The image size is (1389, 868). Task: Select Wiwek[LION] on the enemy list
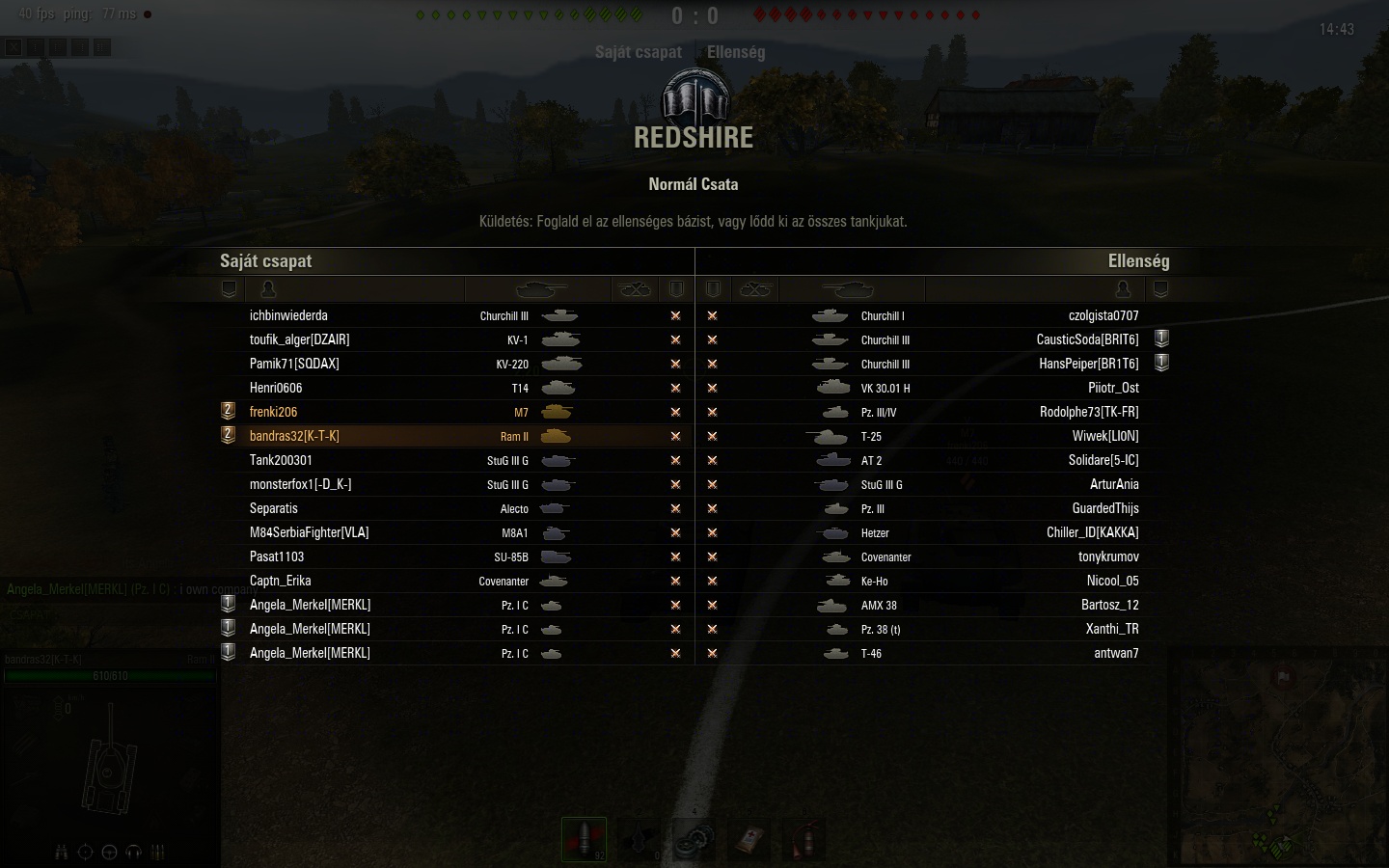(1104, 436)
